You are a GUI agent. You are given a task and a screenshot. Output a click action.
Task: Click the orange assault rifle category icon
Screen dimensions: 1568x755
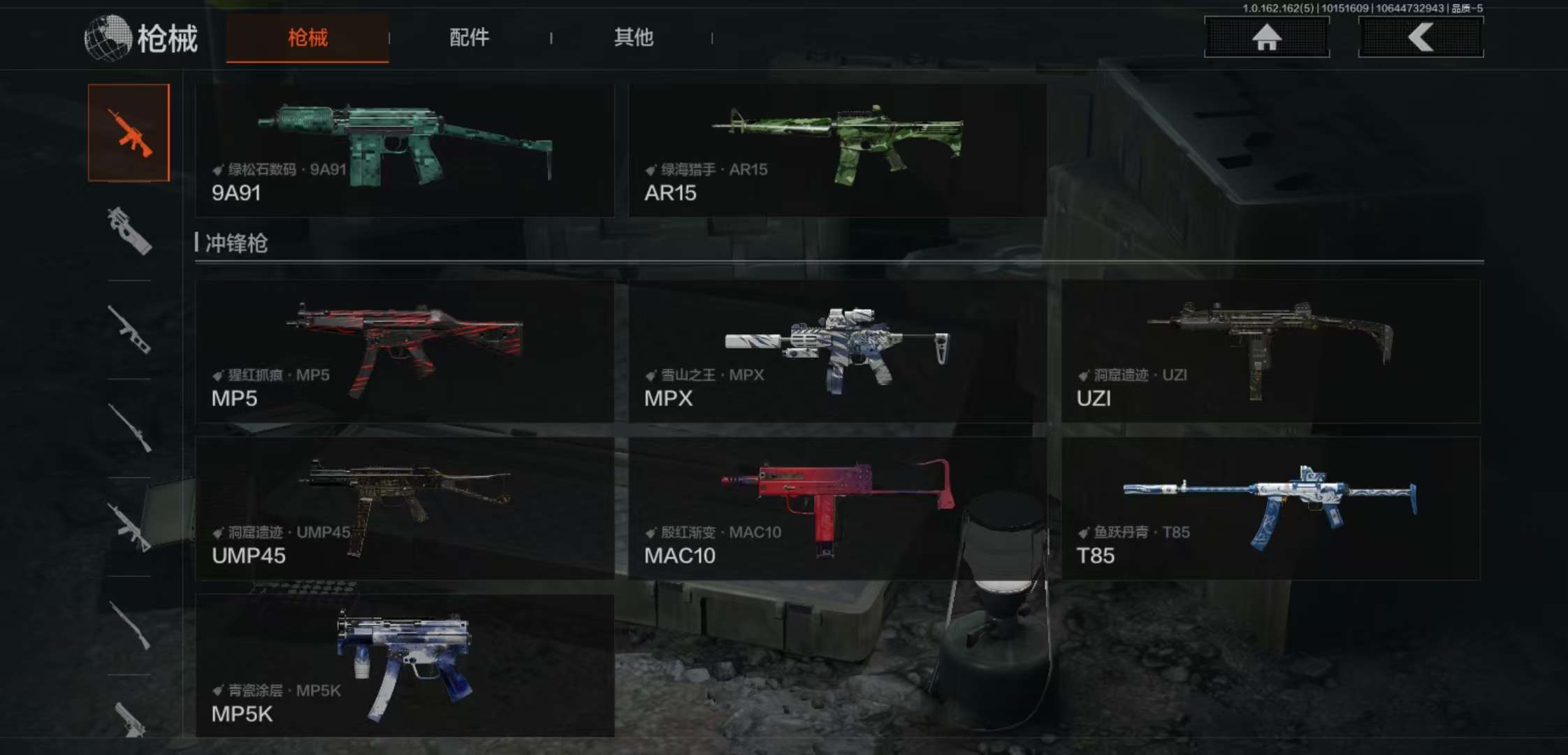click(x=129, y=133)
